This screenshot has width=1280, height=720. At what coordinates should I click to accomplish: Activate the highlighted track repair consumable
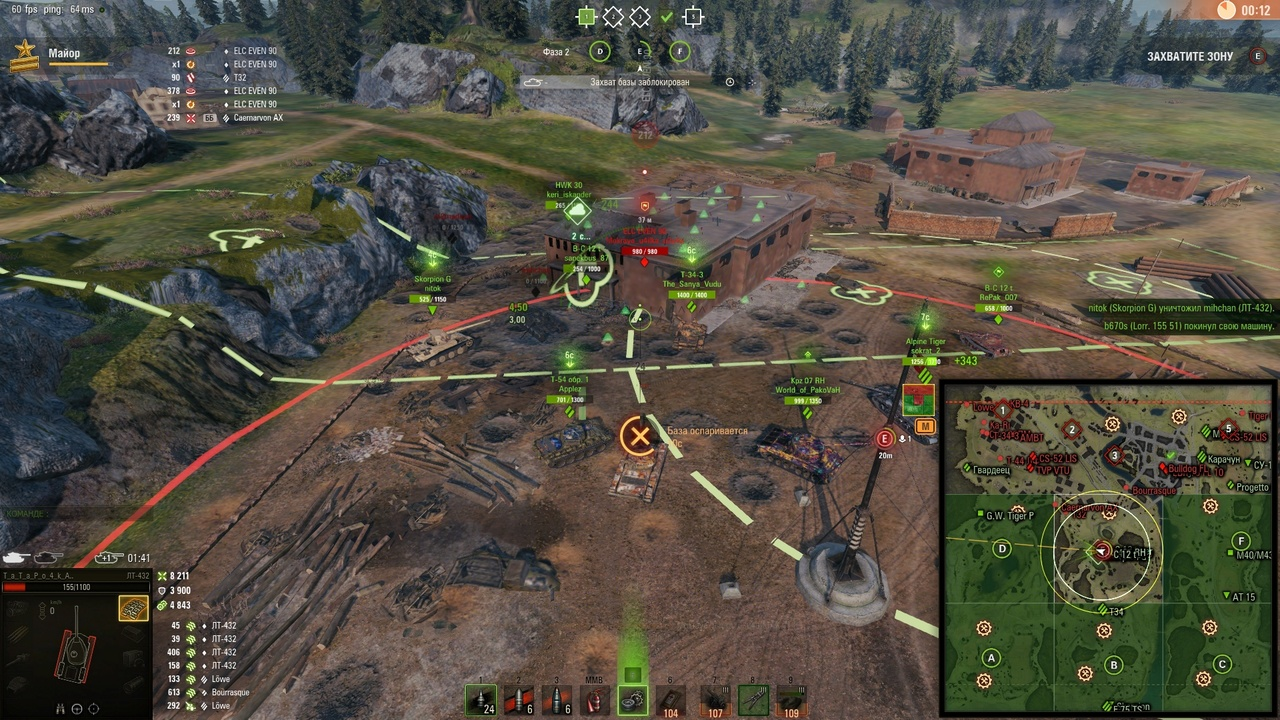633,700
